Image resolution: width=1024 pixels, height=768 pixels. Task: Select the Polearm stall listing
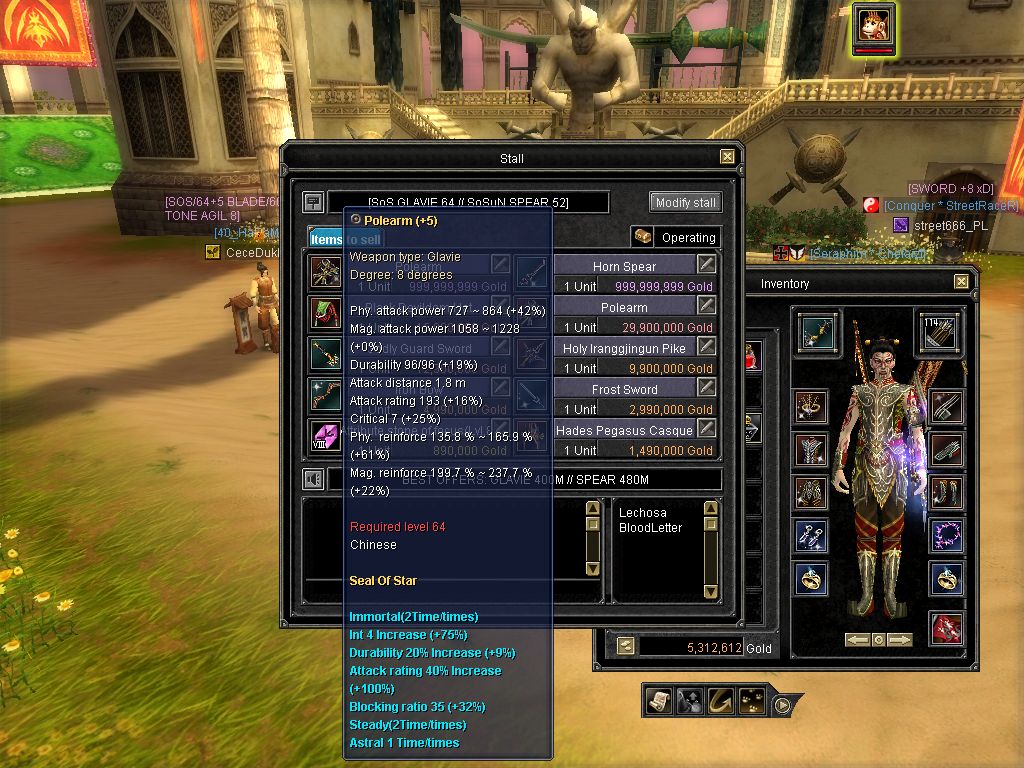[624, 308]
